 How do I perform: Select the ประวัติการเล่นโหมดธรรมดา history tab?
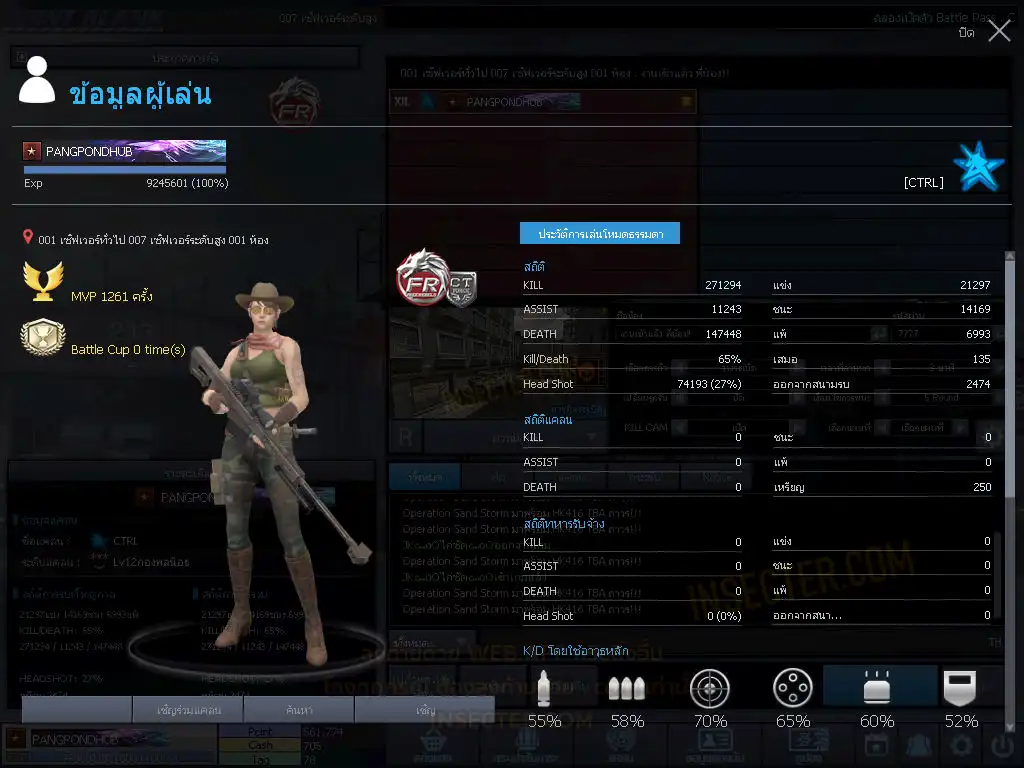[x=599, y=233]
